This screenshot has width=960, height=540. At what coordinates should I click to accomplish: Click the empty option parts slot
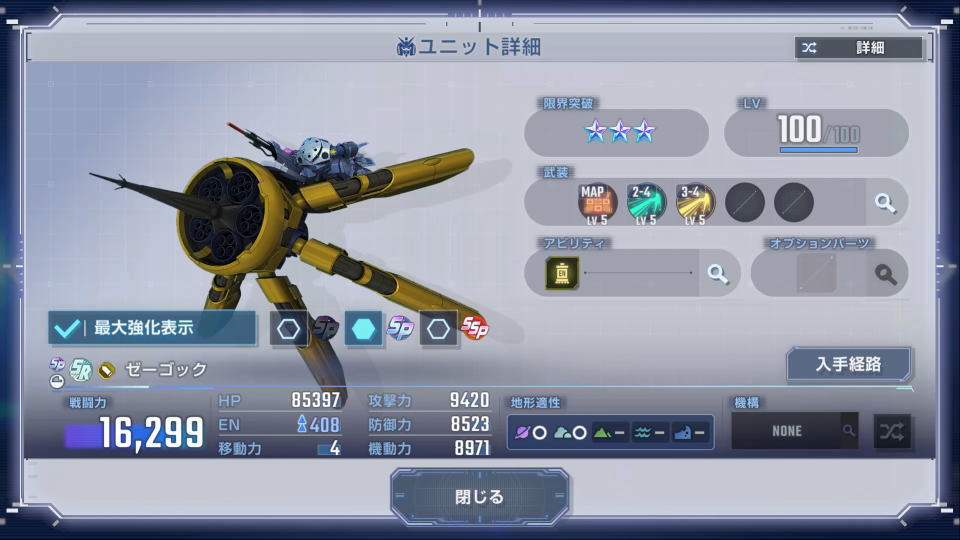816,273
